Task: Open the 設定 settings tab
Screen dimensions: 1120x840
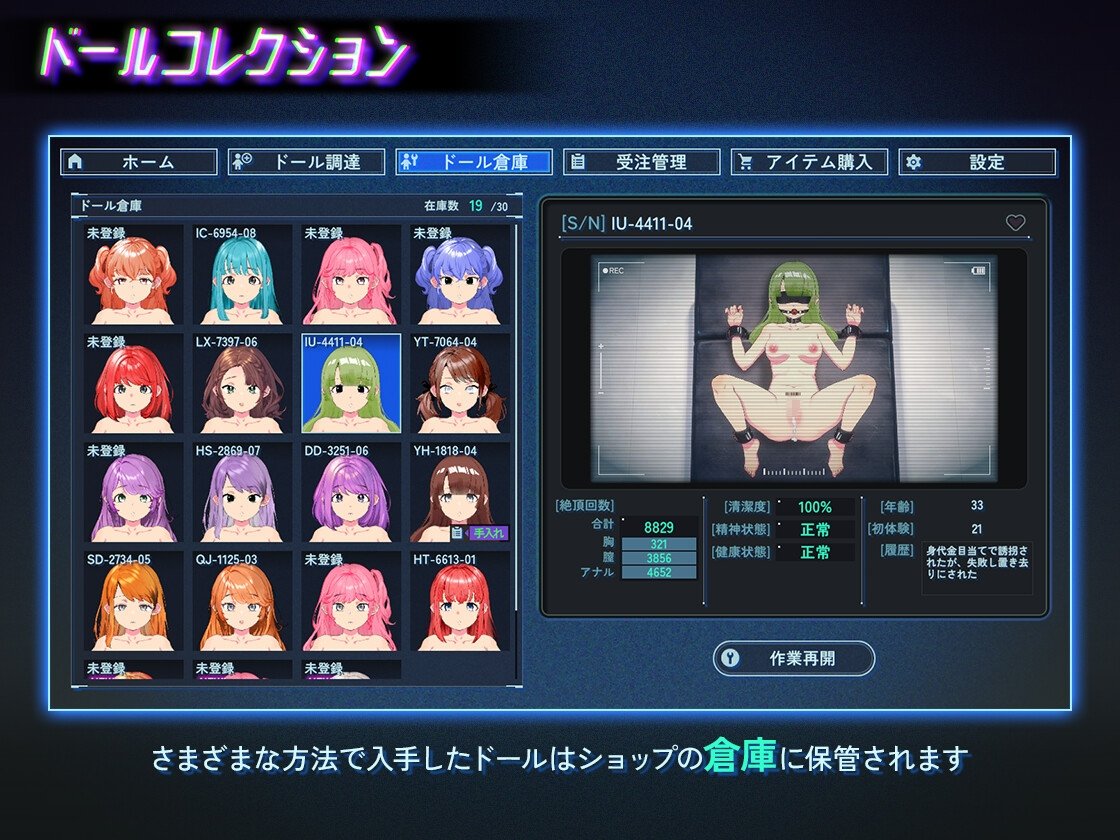Action: [x=976, y=162]
